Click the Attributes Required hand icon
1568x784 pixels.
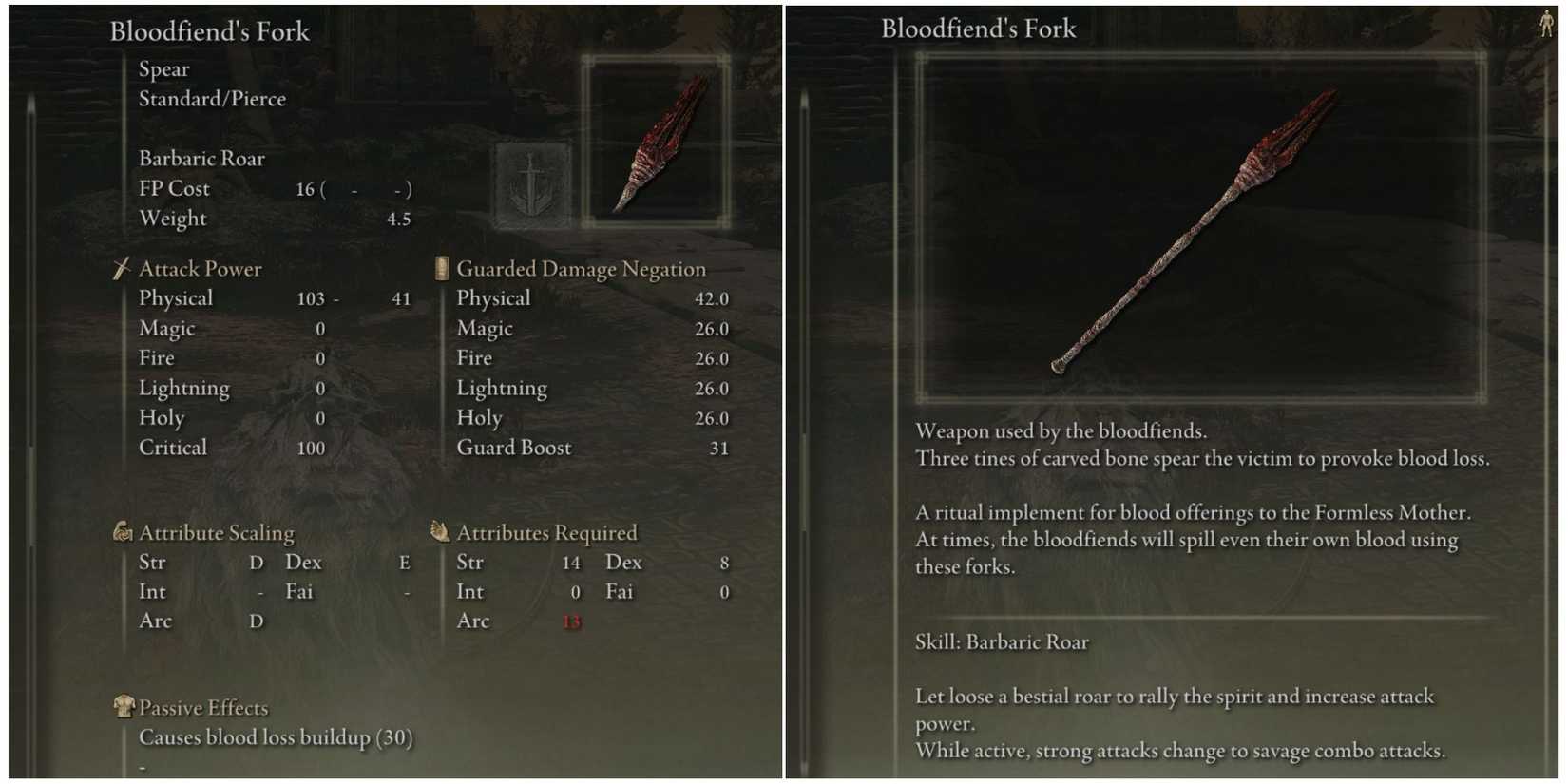tap(440, 532)
